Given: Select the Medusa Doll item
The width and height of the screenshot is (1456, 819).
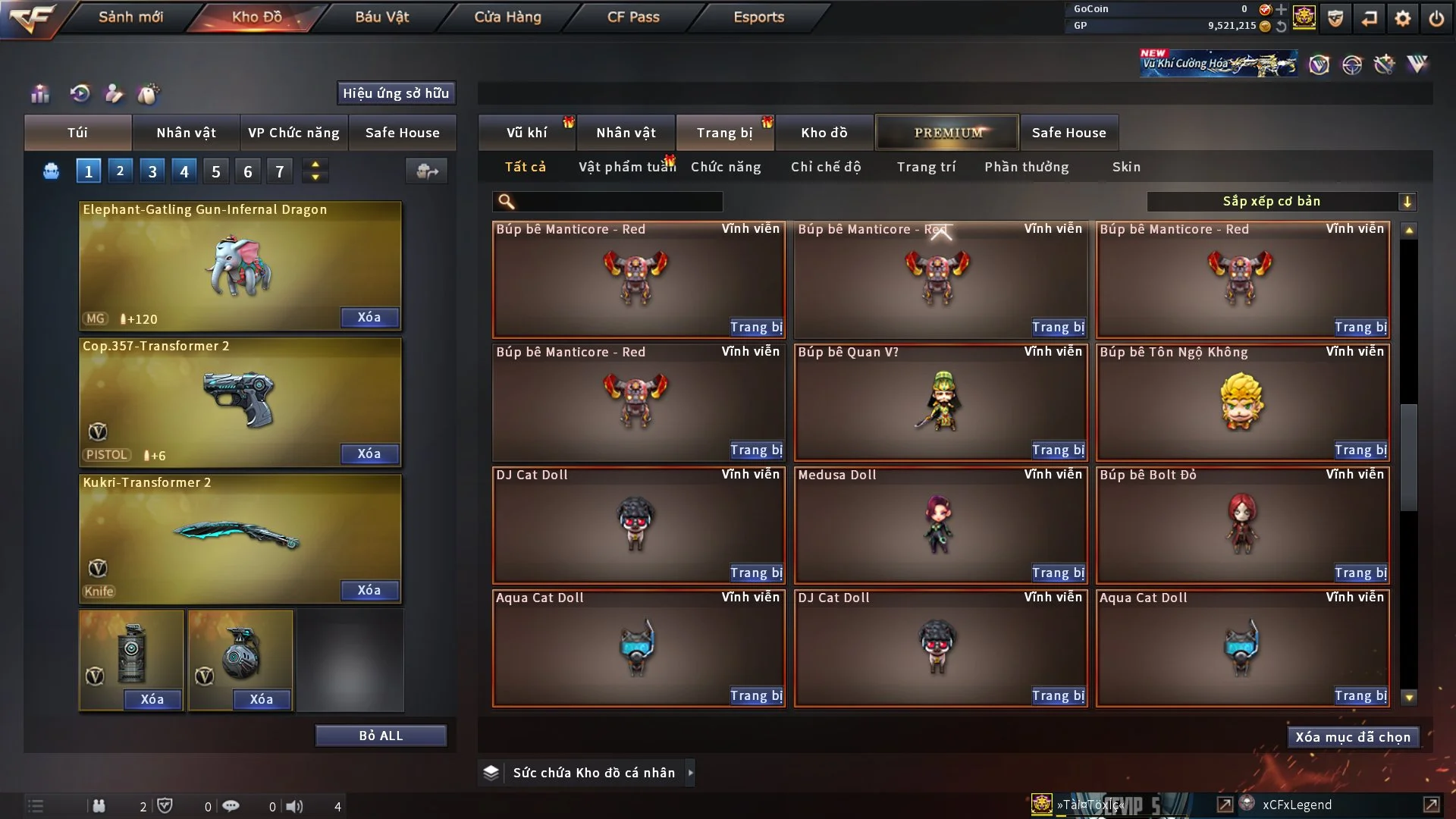Looking at the screenshot, I should tap(940, 525).
